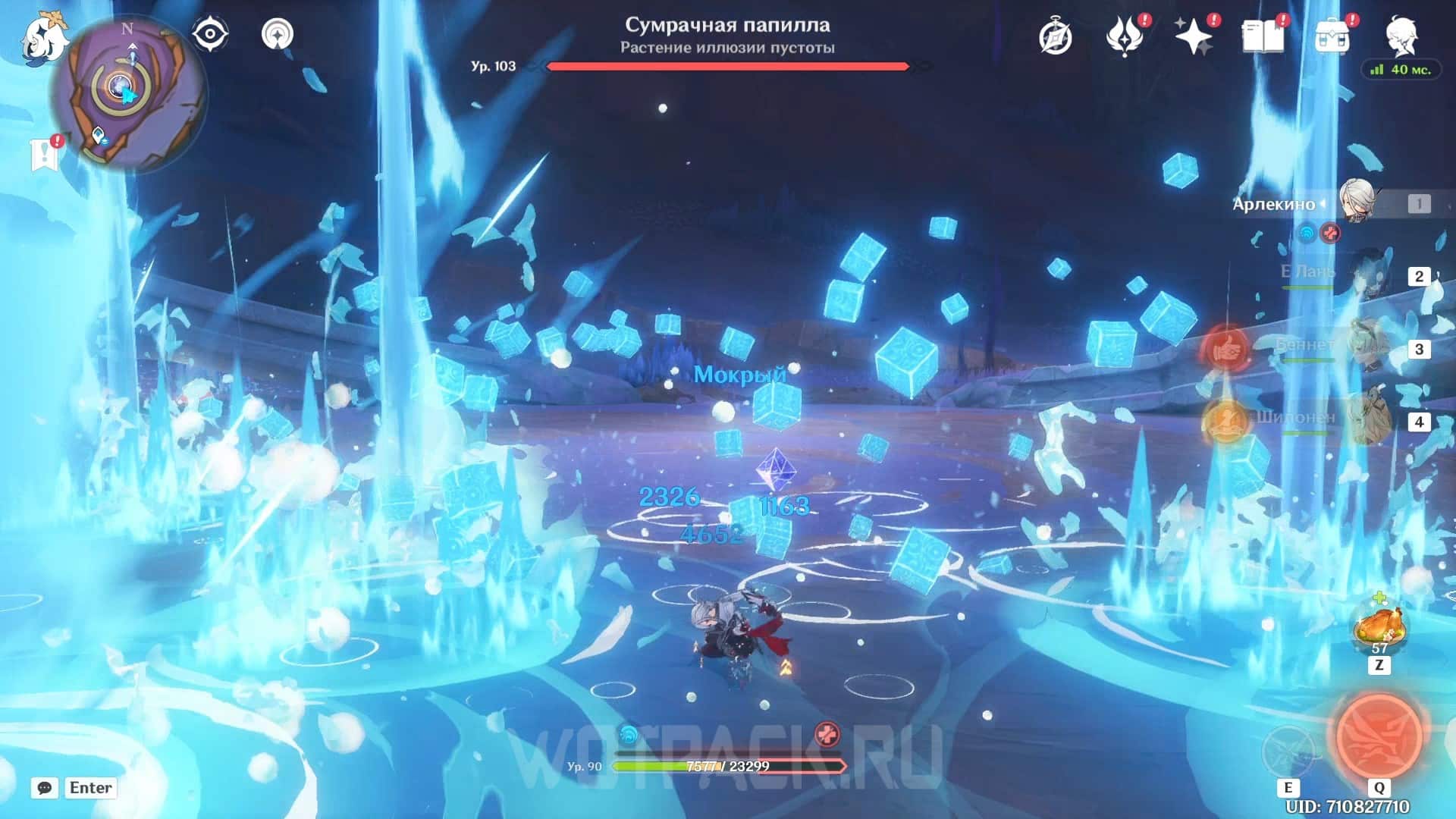
Task: Open the circular minimap
Action: pyautogui.click(x=129, y=93)
